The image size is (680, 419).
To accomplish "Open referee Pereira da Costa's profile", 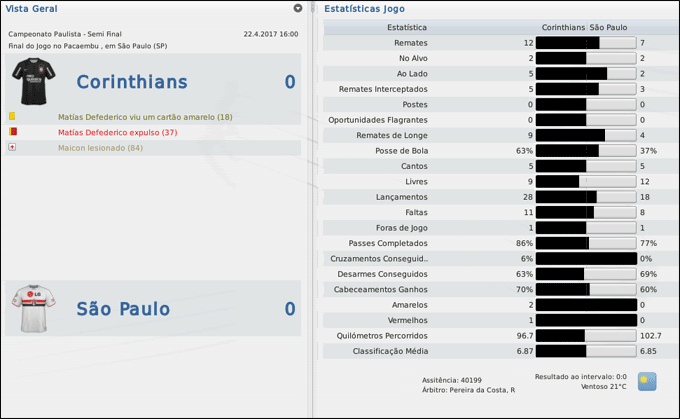I will click(x=484, y=389).
